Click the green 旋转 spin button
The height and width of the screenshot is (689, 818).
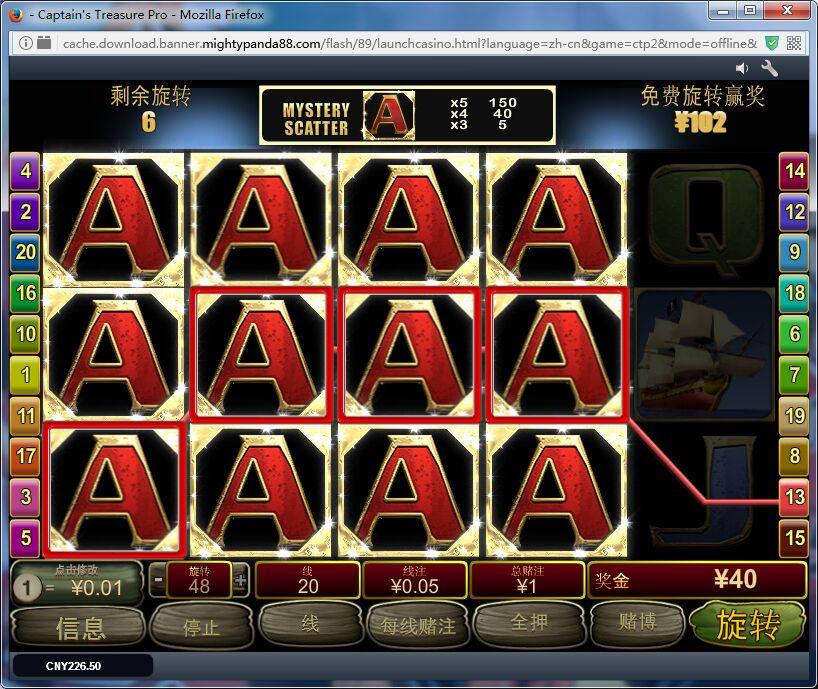click(748, 626)
